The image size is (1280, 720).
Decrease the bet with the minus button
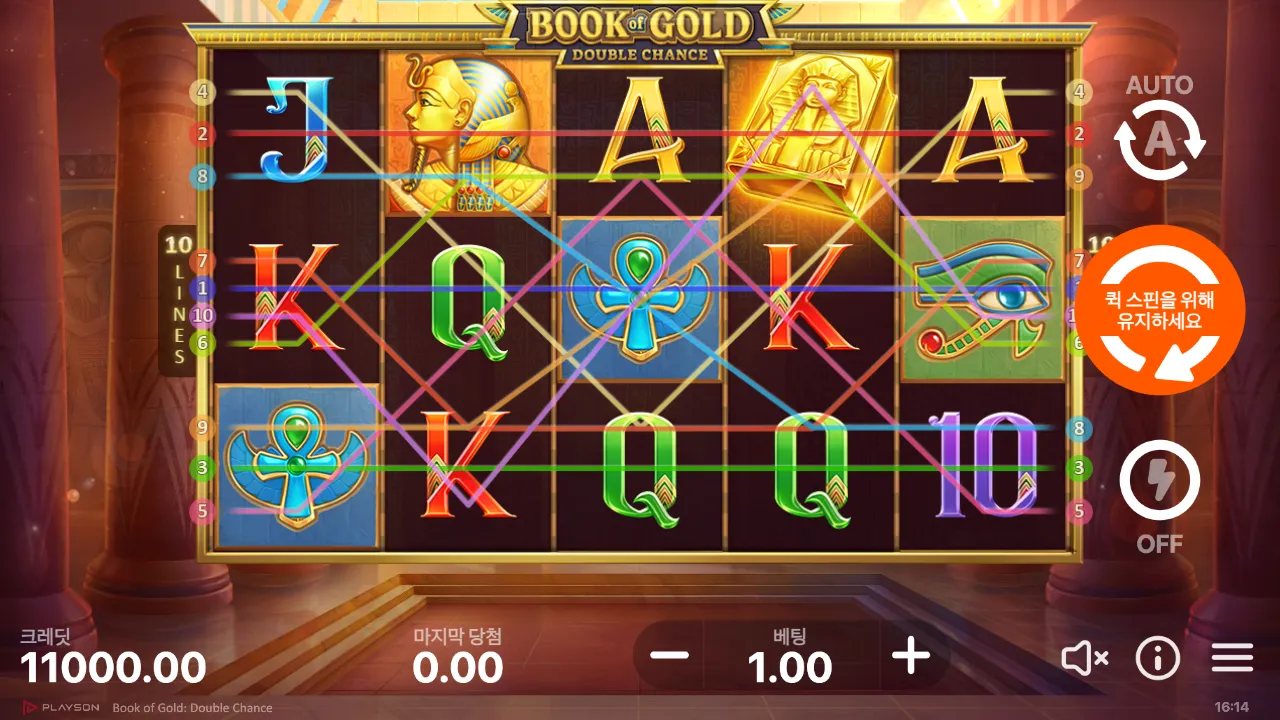point(669,657)
